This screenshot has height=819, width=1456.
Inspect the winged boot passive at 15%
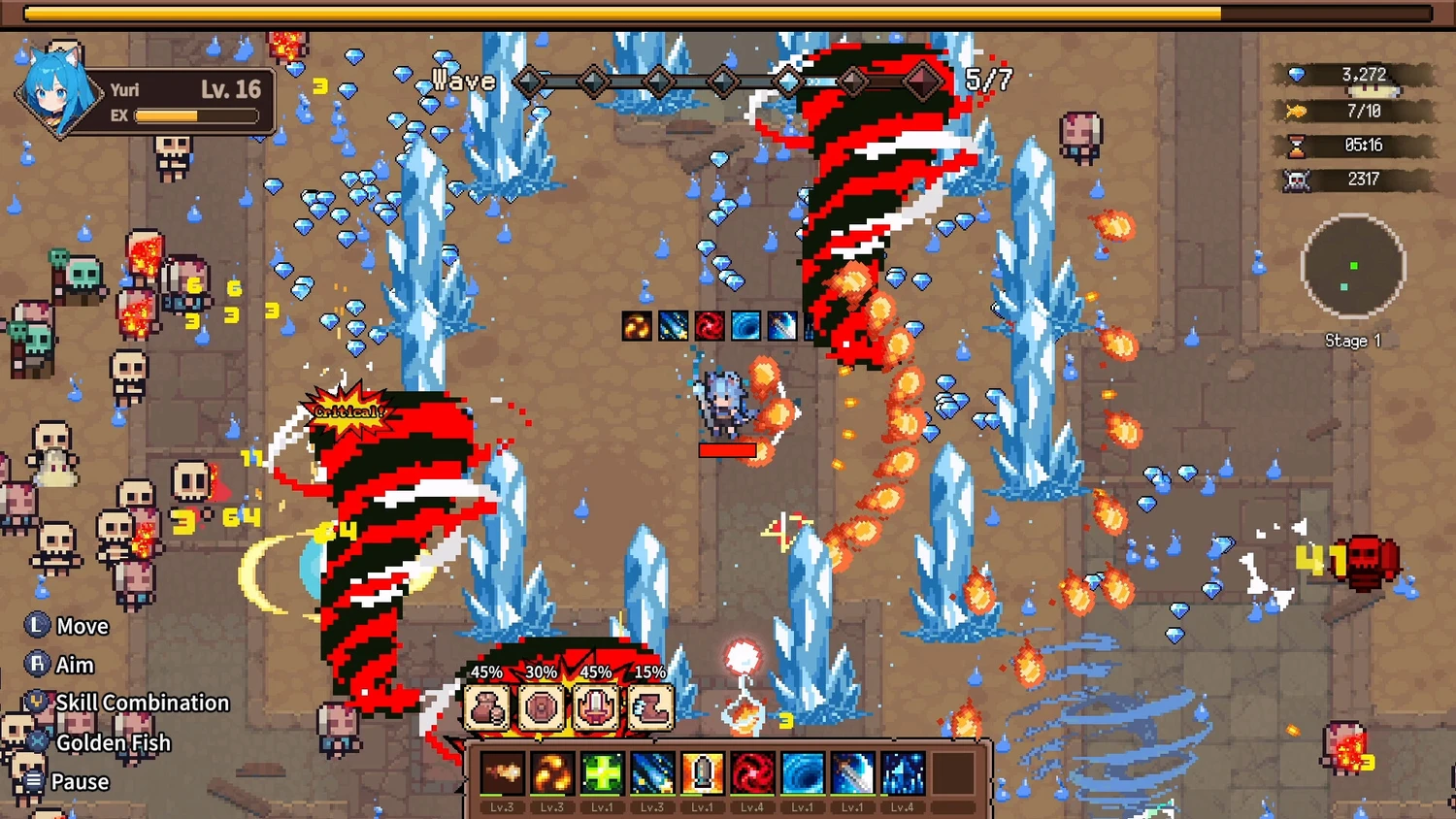(x=649, y=706)
